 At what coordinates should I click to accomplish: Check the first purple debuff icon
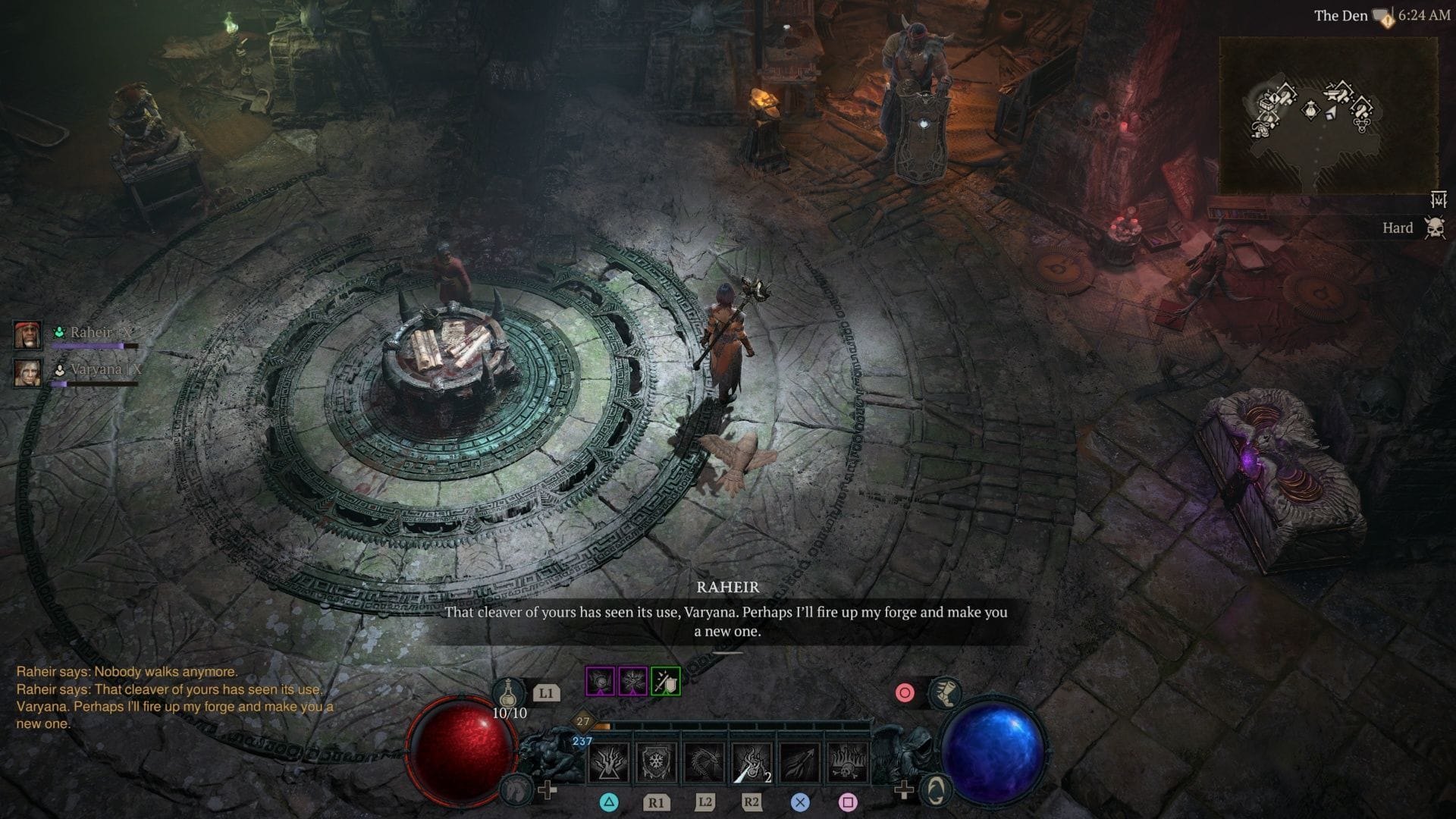pyautogui.click(x=601, y=681)
